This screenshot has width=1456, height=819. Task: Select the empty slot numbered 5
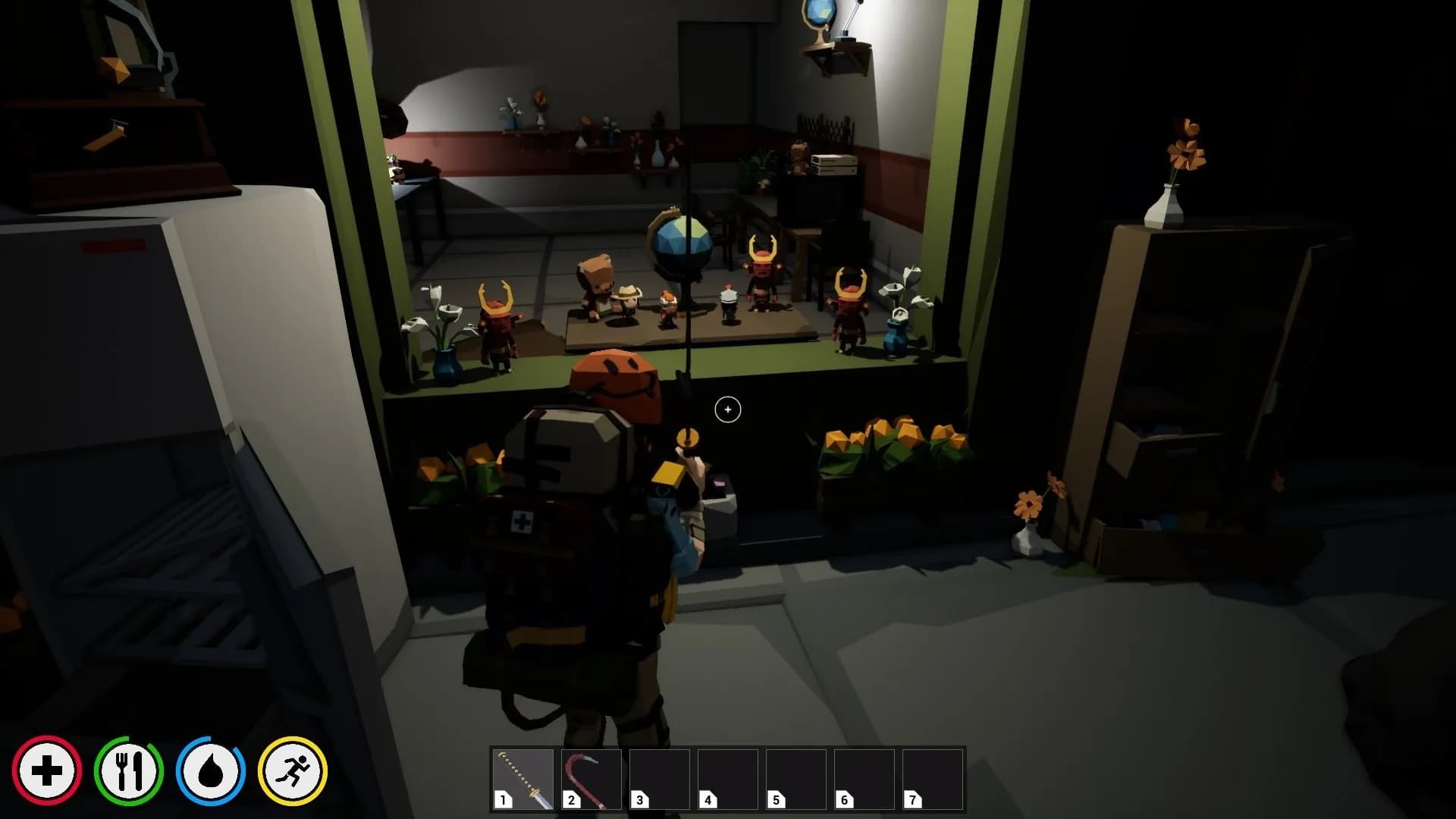[x=795, y=779]
